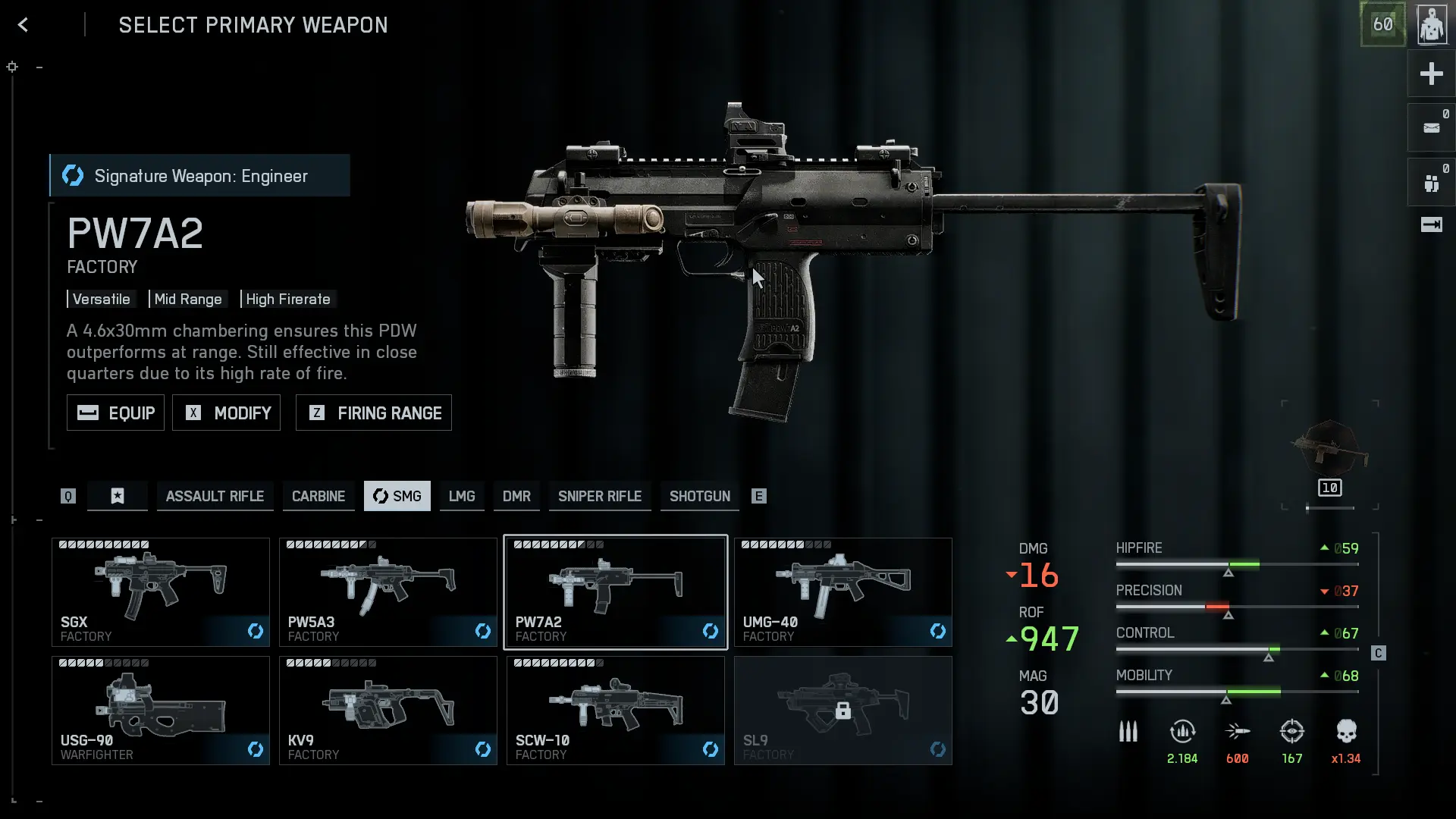Choose the PW5A3 Factory SMG
The image size is (1456, 819).
[388, 592]
